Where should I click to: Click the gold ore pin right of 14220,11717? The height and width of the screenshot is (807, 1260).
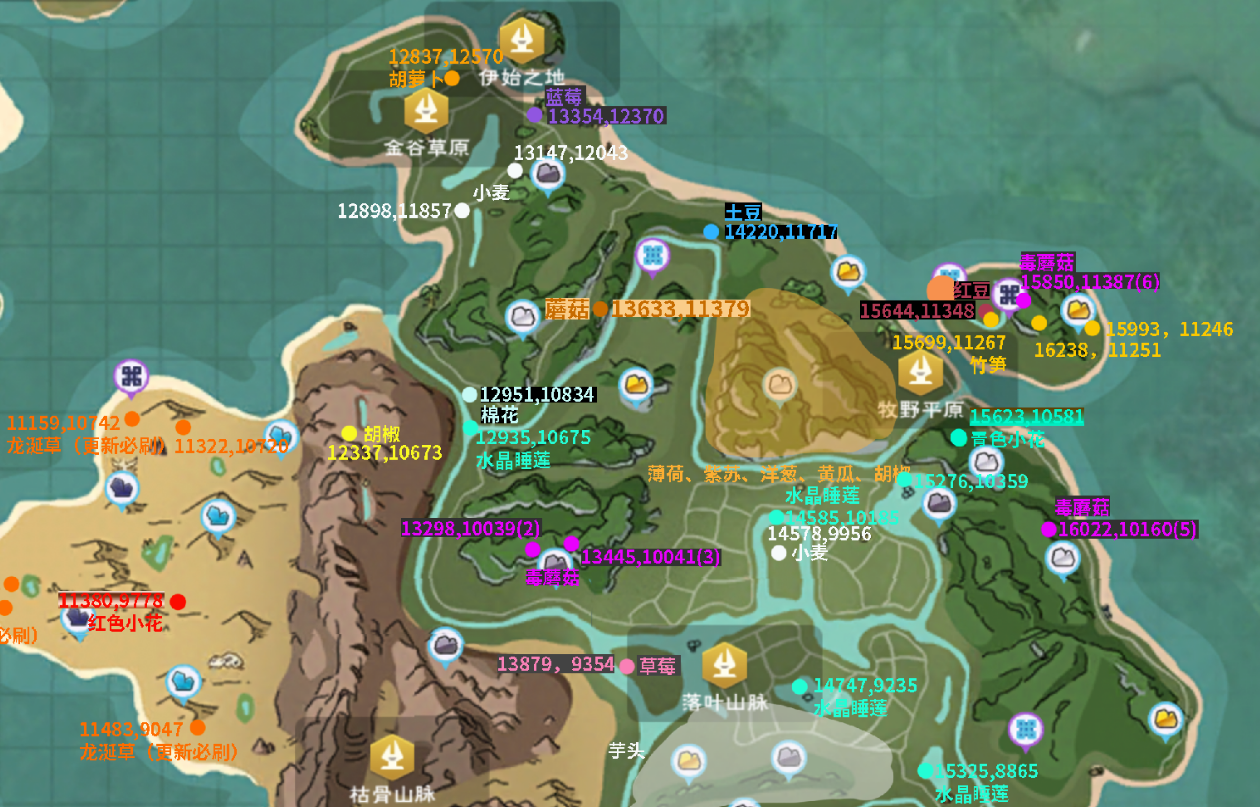pos(848,270)
